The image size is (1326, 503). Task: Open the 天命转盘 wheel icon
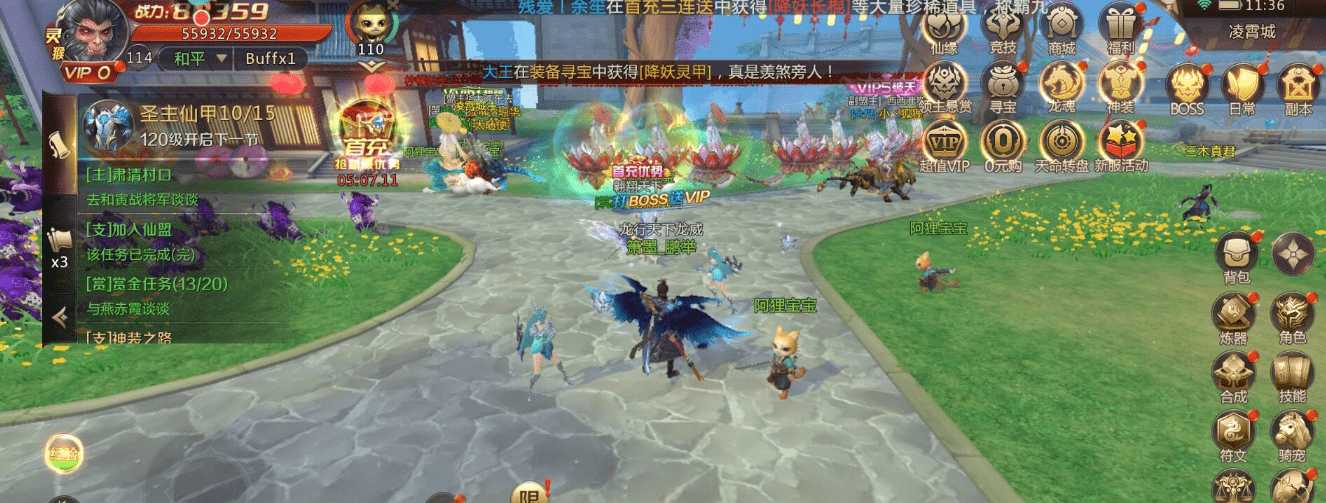[1061, 143]
